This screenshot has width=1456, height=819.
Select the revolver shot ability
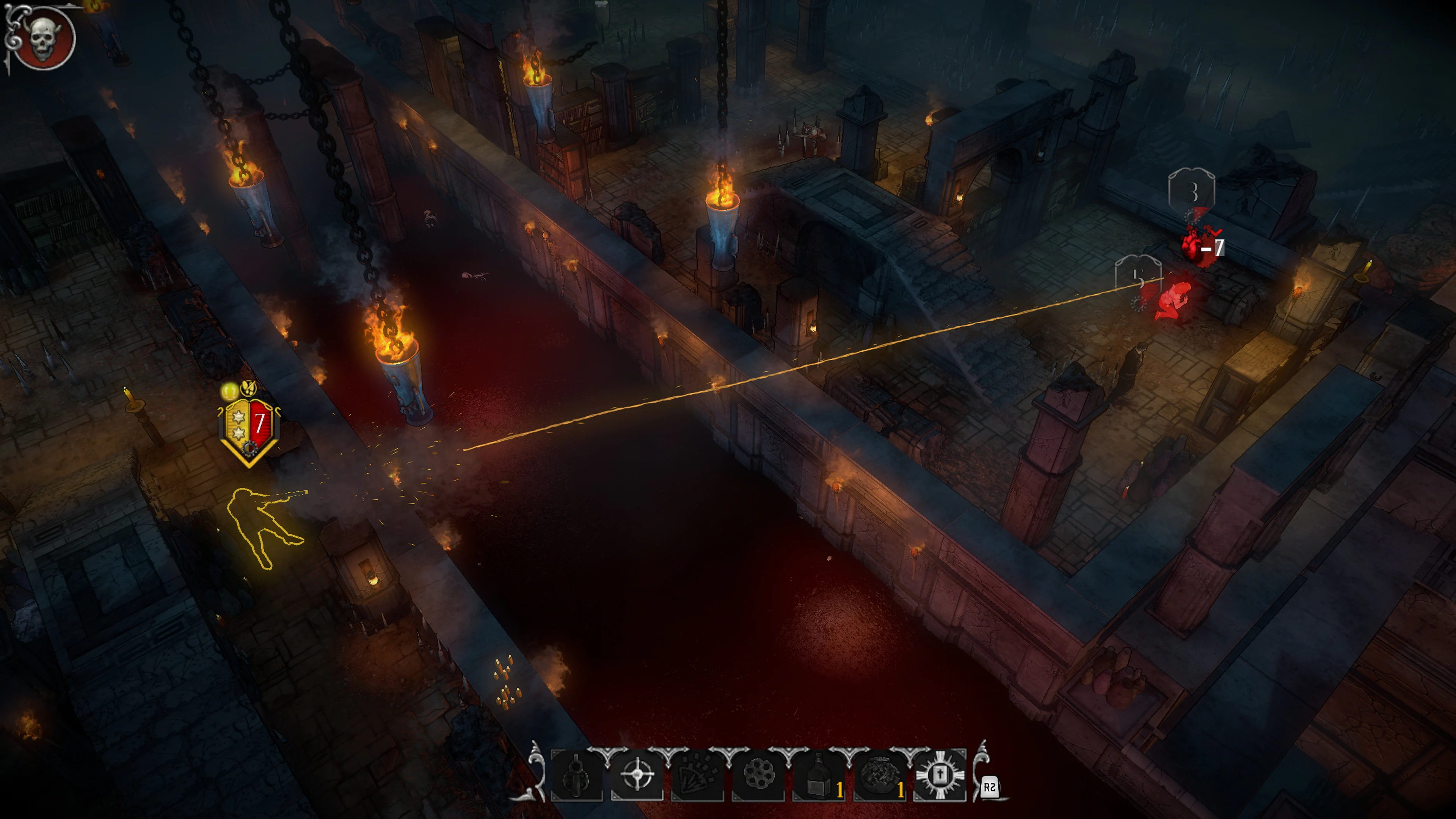[576, 775]
